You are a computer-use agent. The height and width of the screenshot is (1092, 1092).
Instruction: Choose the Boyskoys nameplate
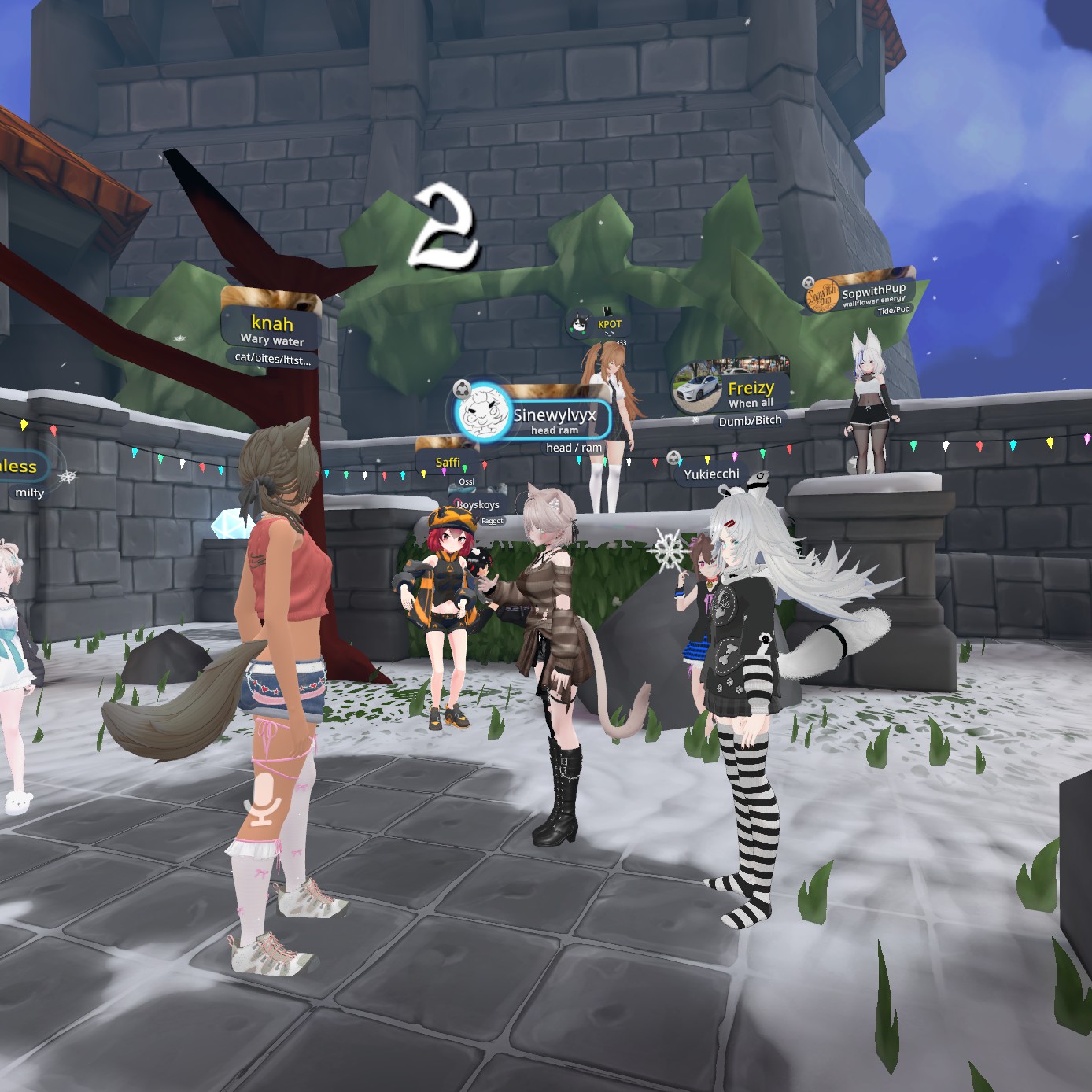click(x=478, y=505)
